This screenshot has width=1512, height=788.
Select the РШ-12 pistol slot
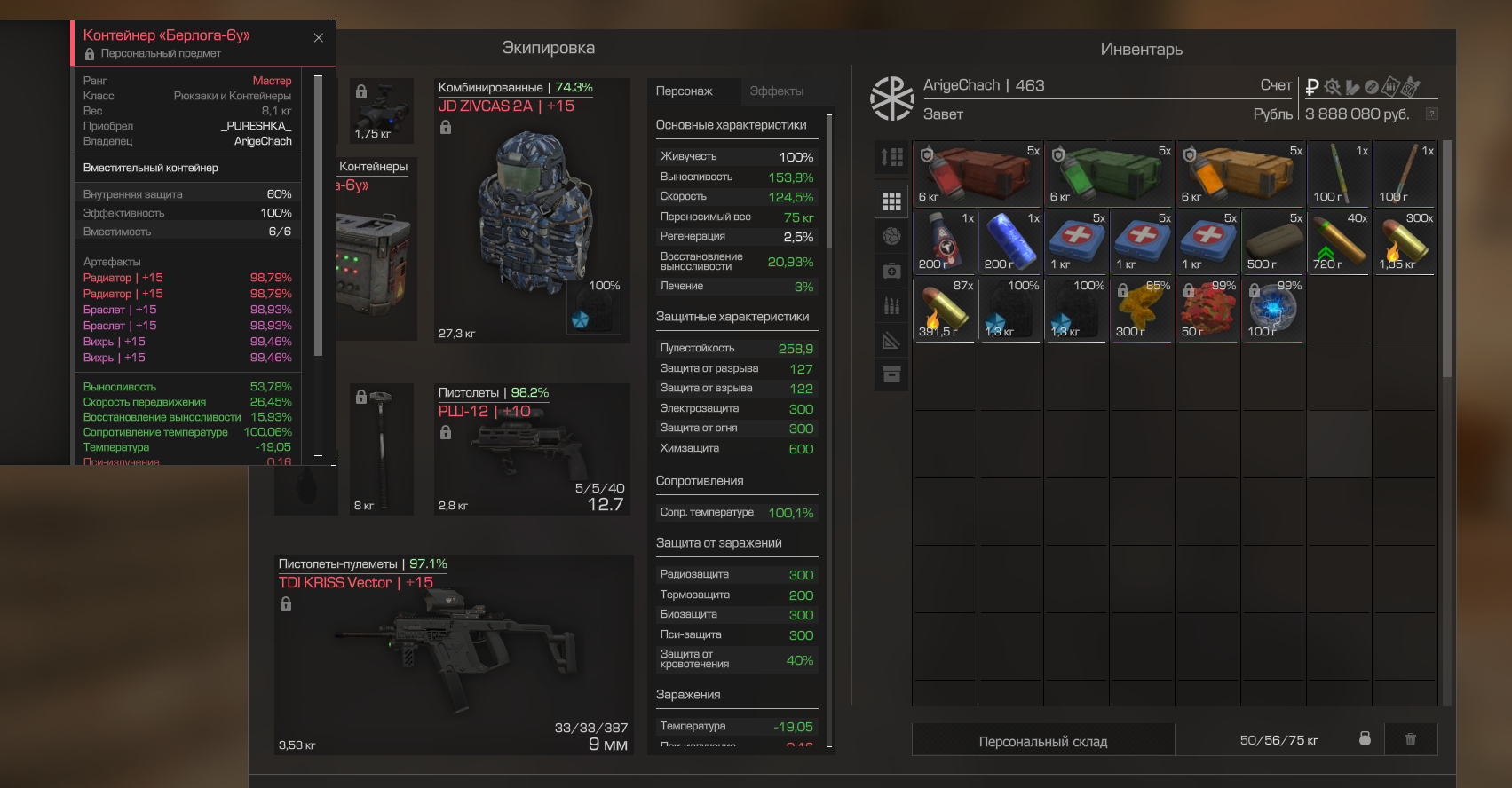[x=532, y=449]
